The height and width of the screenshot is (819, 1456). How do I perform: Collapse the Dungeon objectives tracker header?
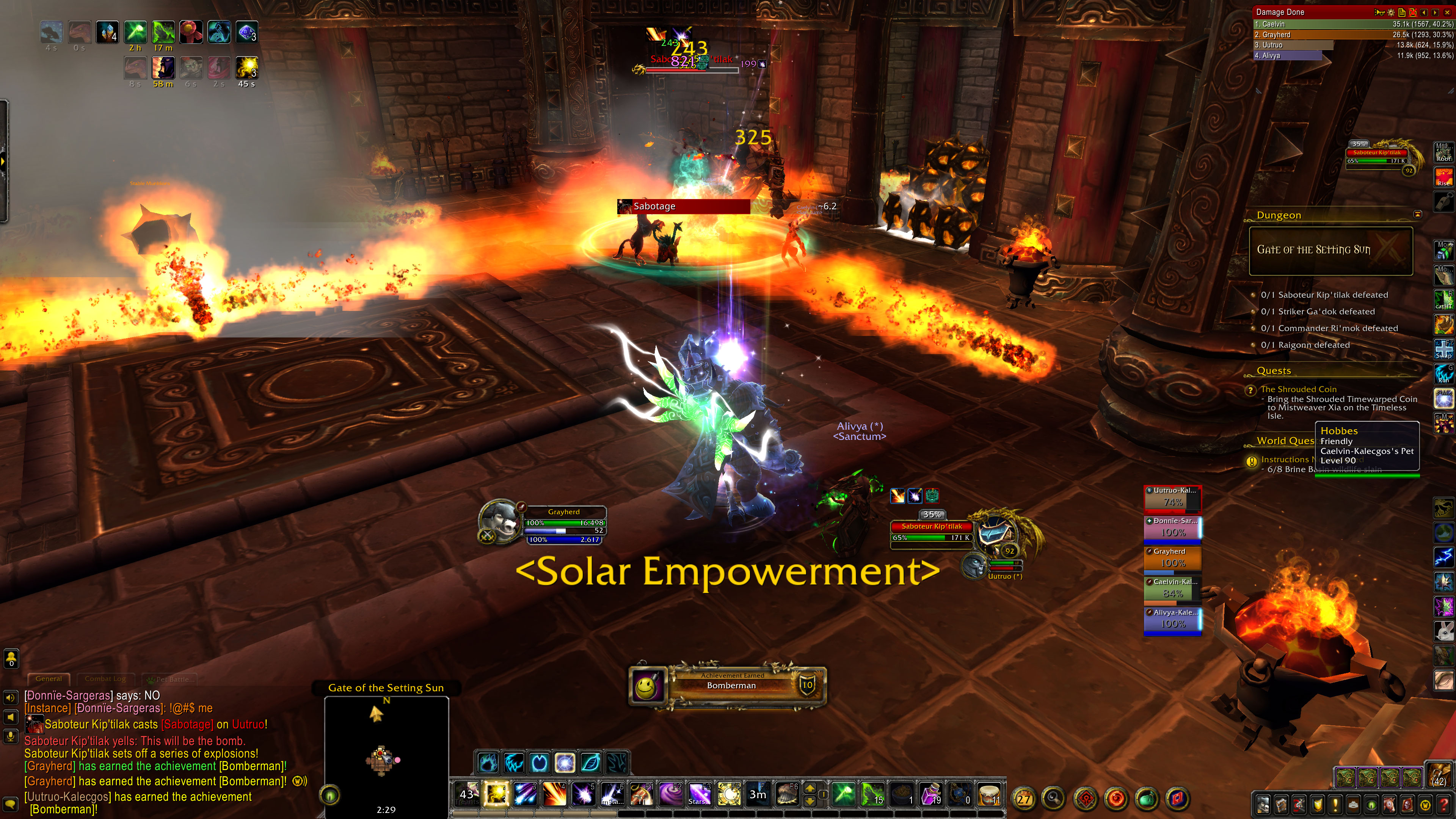(1418, 214)
